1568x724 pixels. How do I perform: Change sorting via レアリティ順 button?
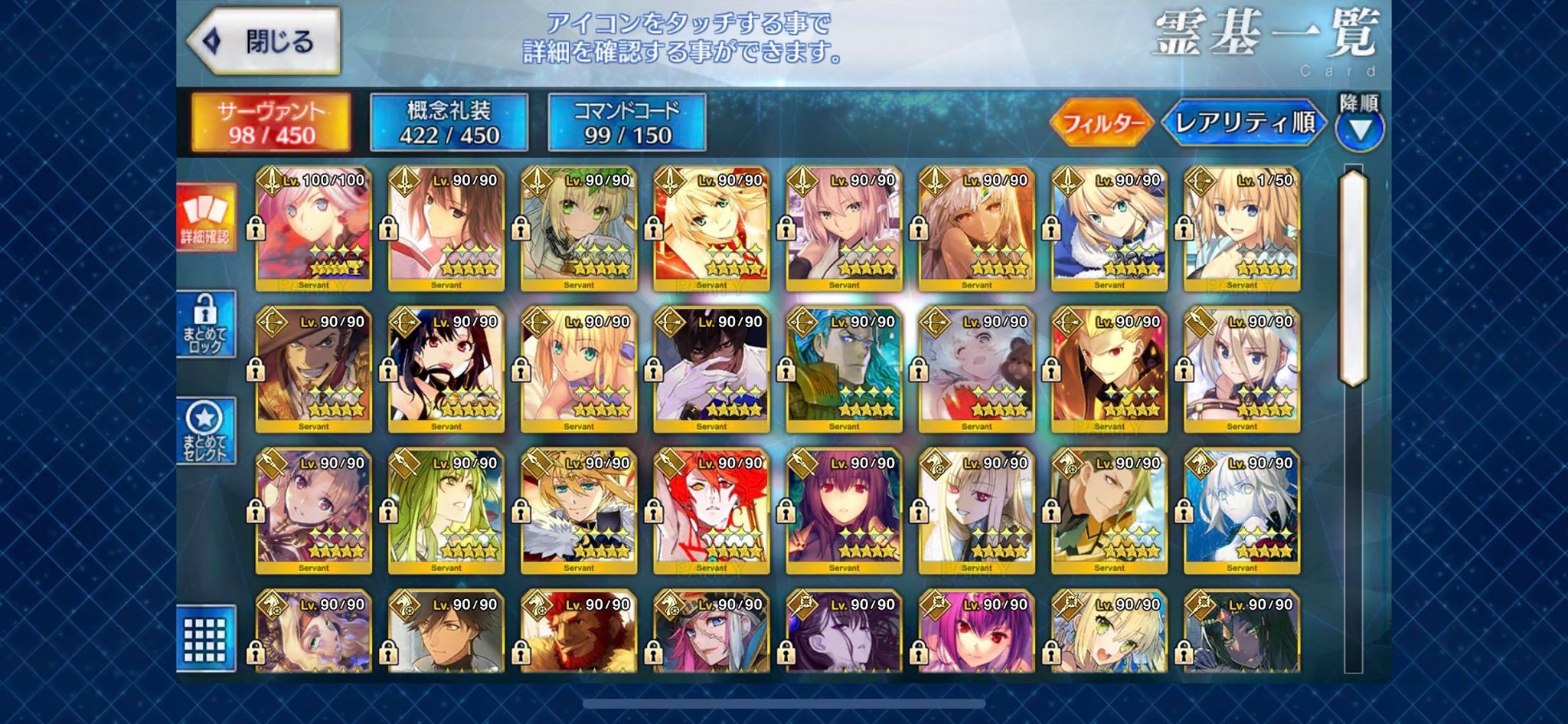click(x=1244, y=123)
